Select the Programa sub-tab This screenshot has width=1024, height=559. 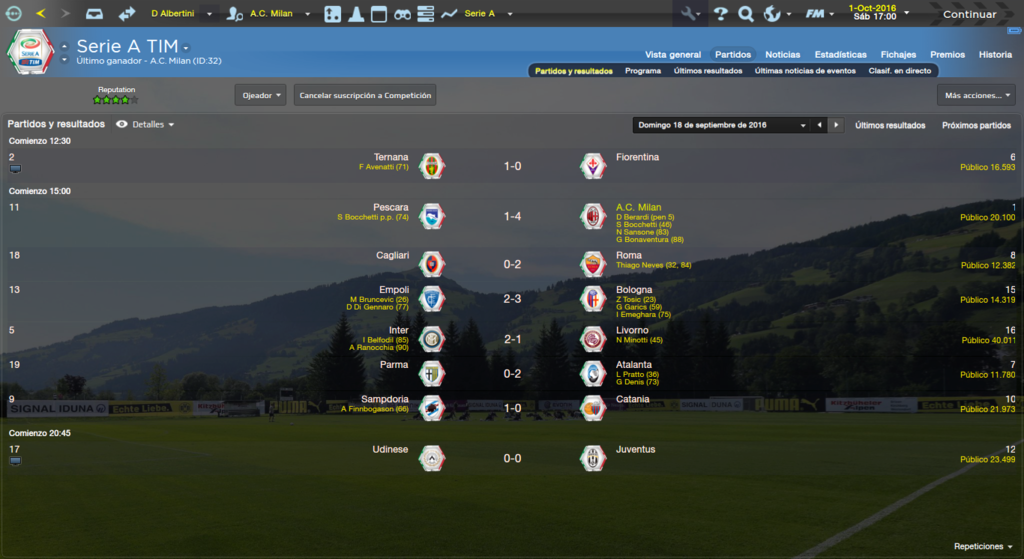coord(642,71)
